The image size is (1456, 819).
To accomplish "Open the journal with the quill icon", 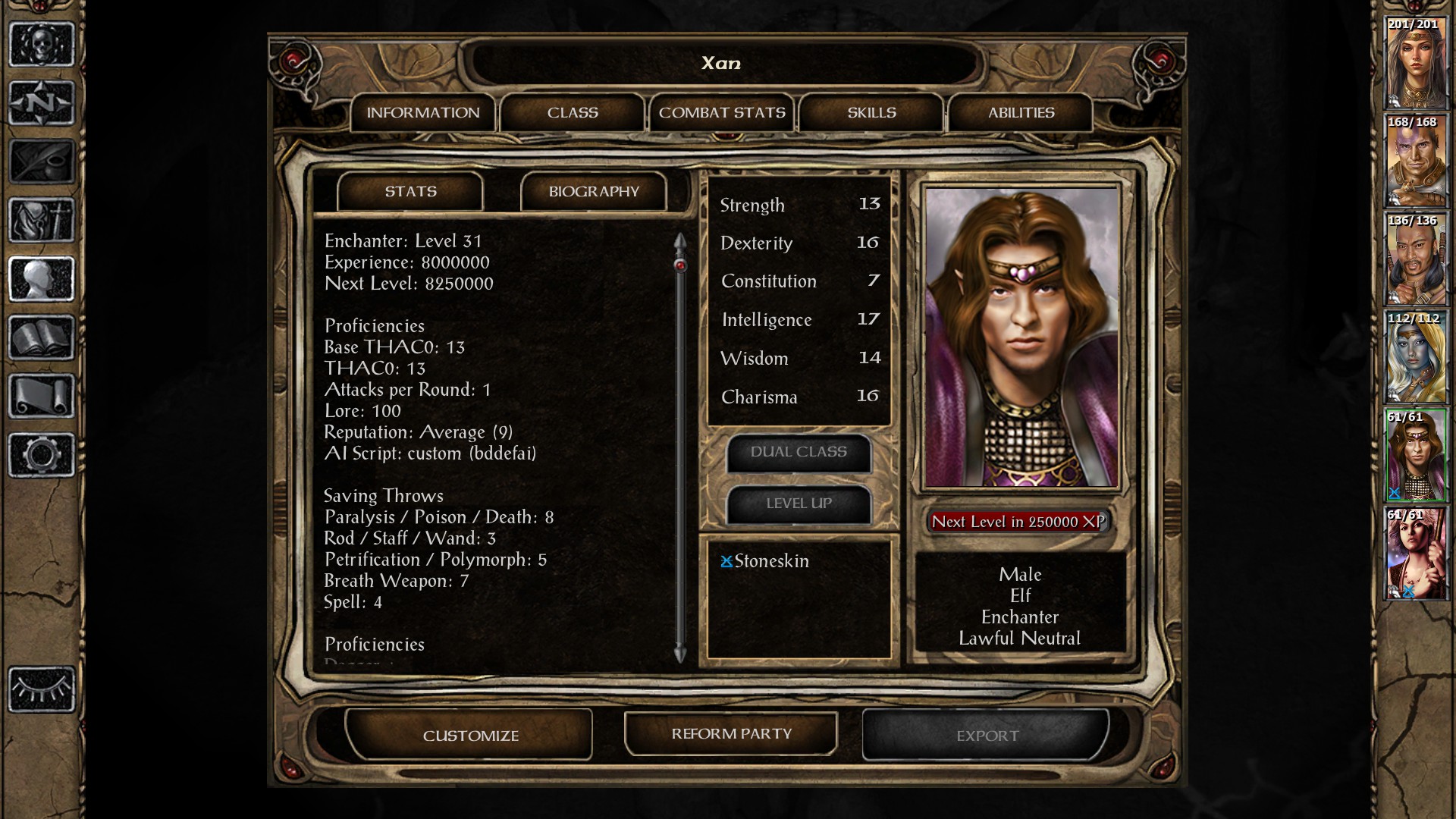I will (x=42, y=159).
